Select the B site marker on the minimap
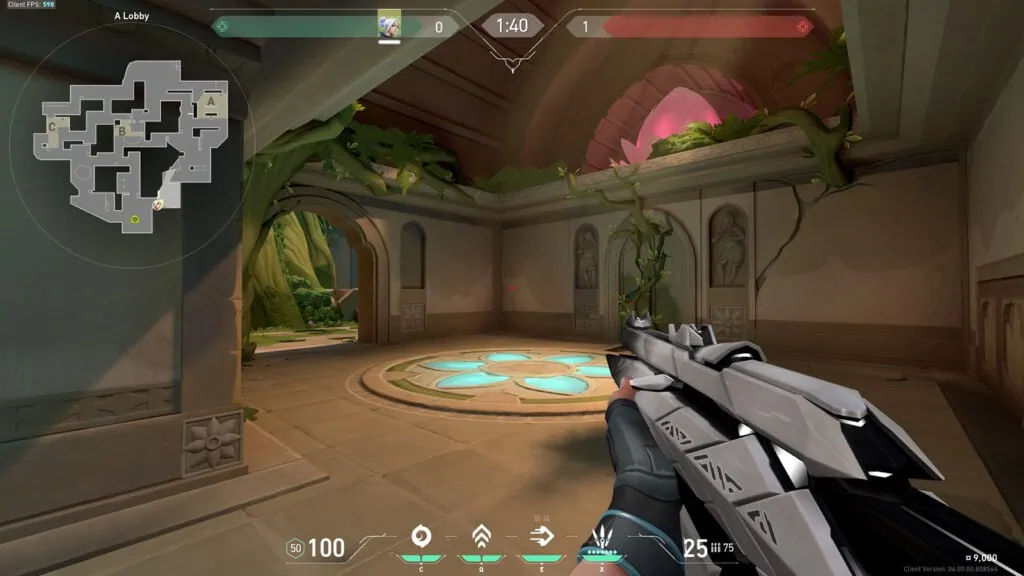1024x576 pixels. [121, 130]
